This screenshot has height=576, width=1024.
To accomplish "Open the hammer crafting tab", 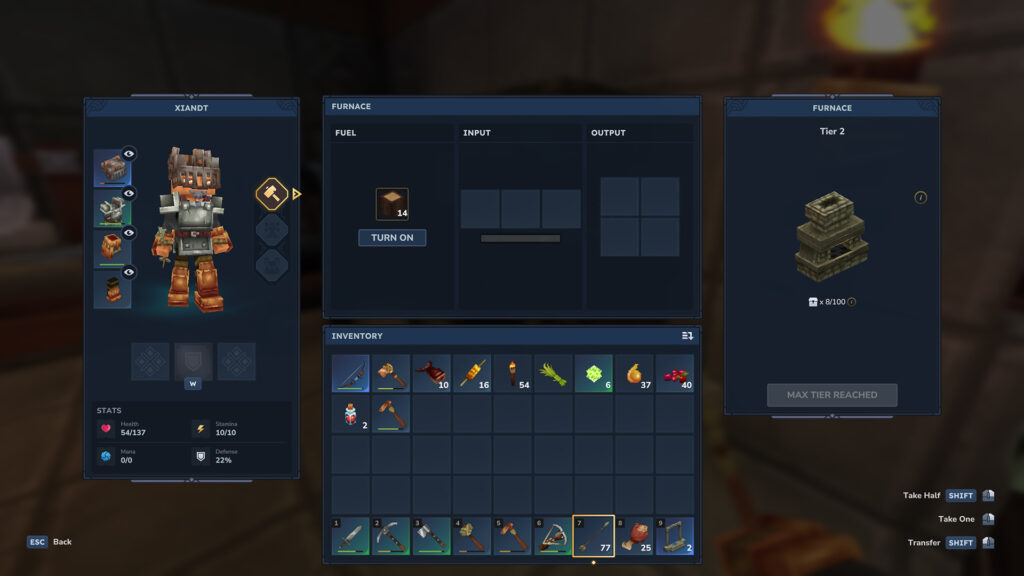I will click(272, 194).
